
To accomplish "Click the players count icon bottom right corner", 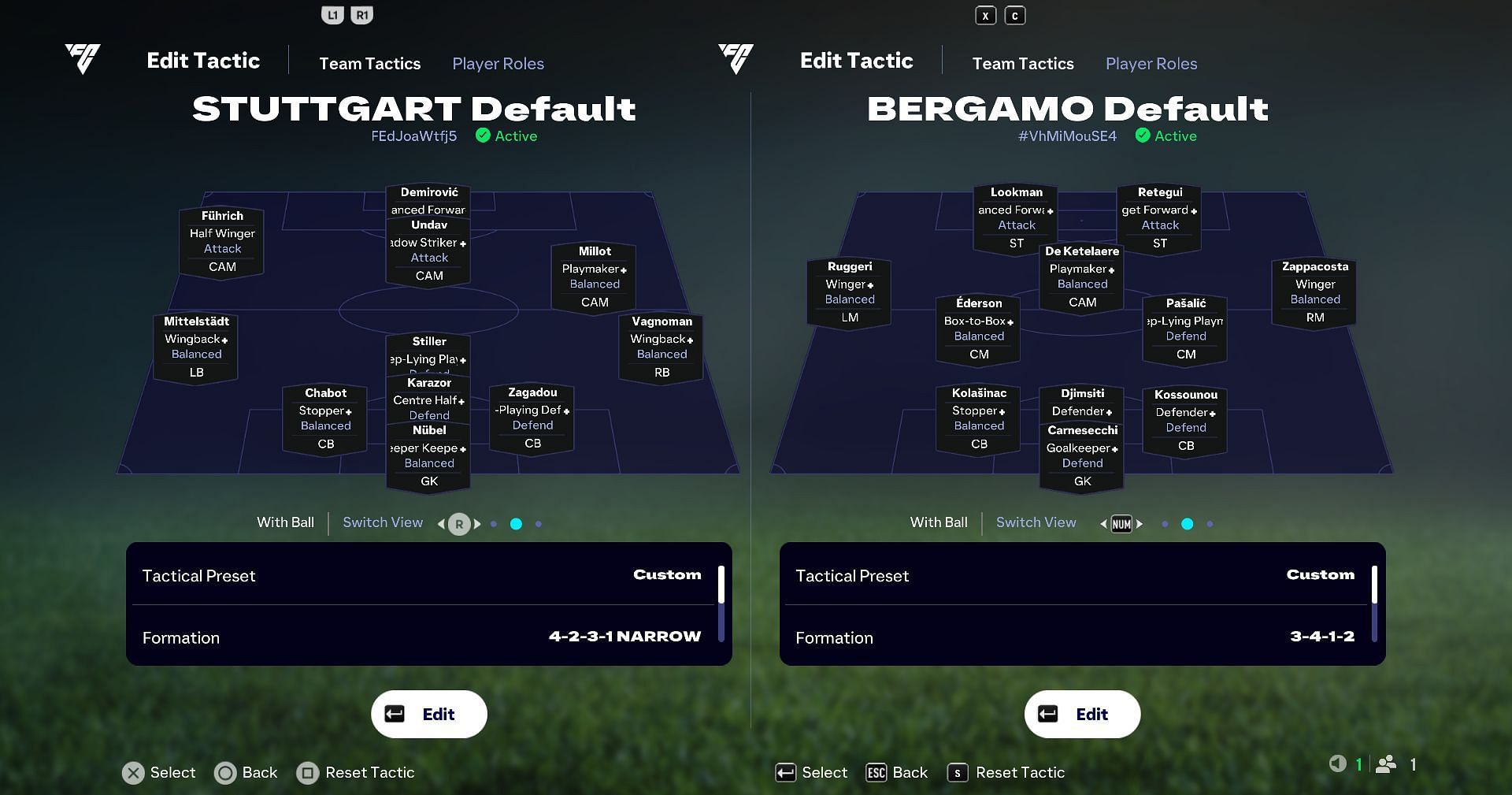I will pos(1388,764).
